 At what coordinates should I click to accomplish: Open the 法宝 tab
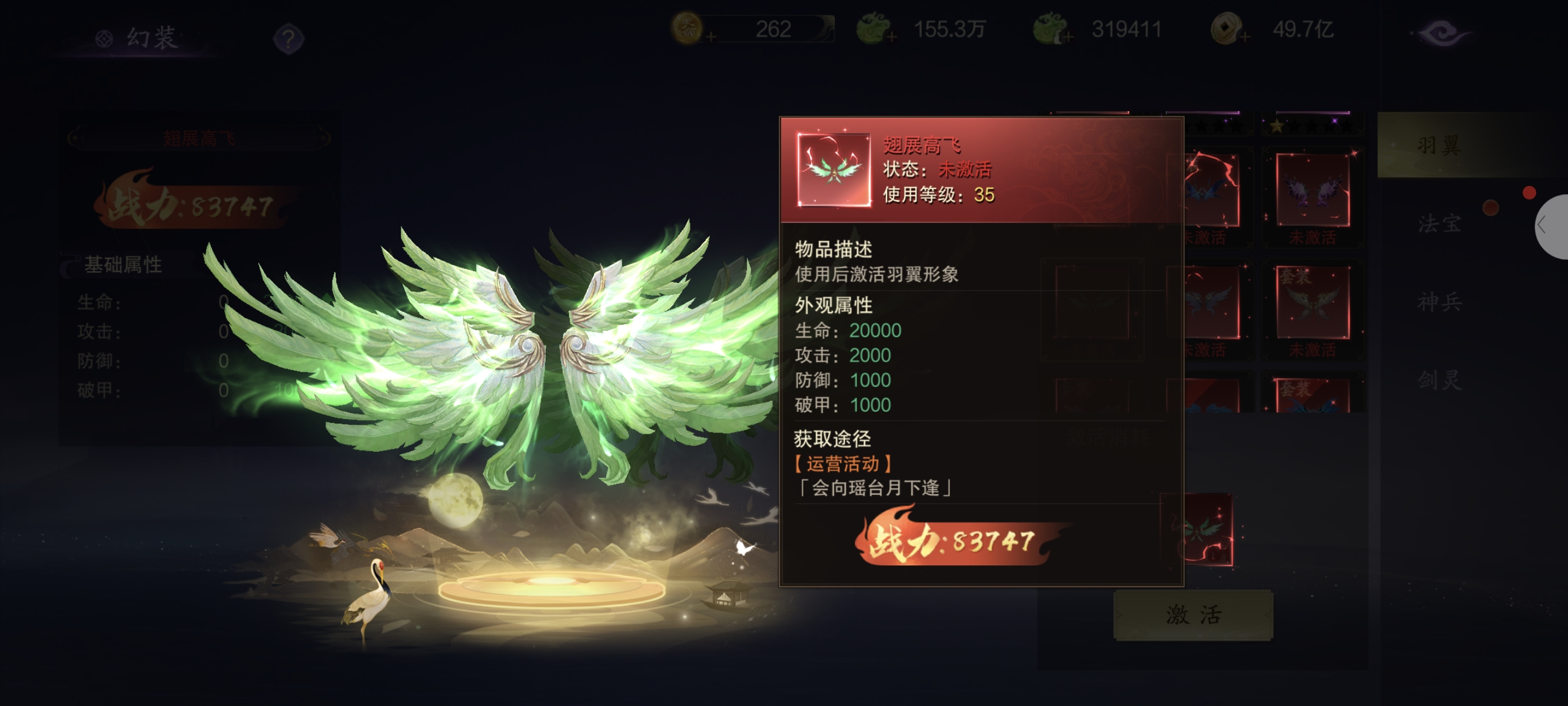pos(1439,224)
